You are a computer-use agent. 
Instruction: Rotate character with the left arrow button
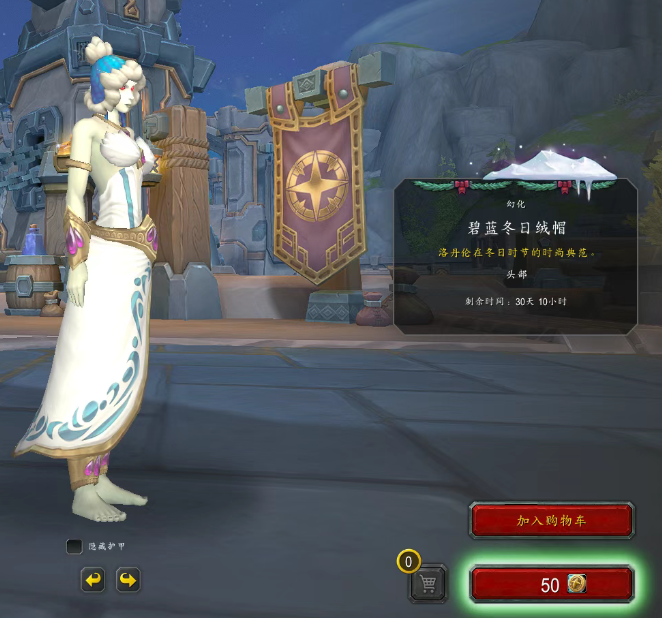tap(93, 580)
